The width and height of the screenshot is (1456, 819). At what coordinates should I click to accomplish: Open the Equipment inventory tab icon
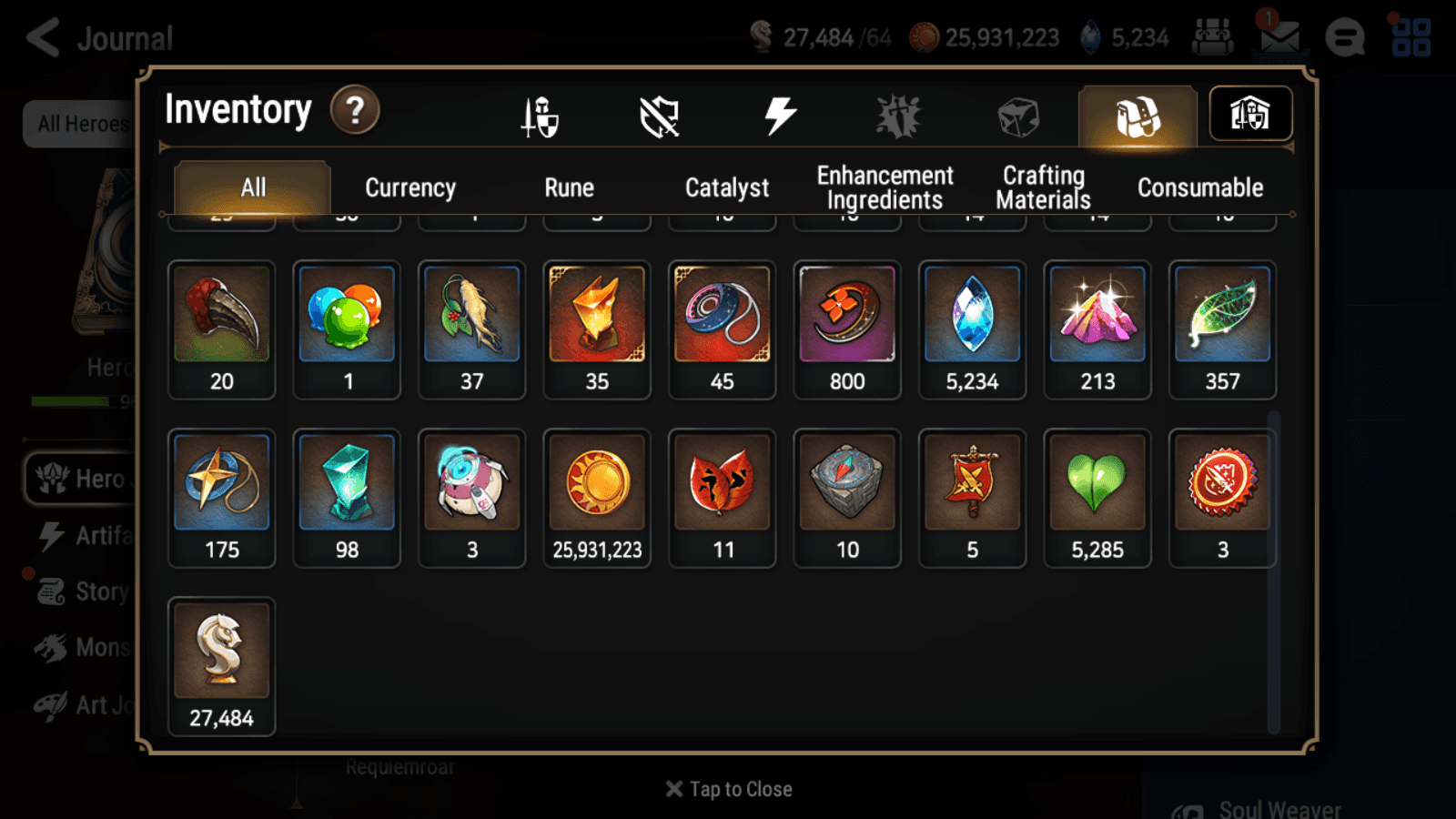(540, 116)
